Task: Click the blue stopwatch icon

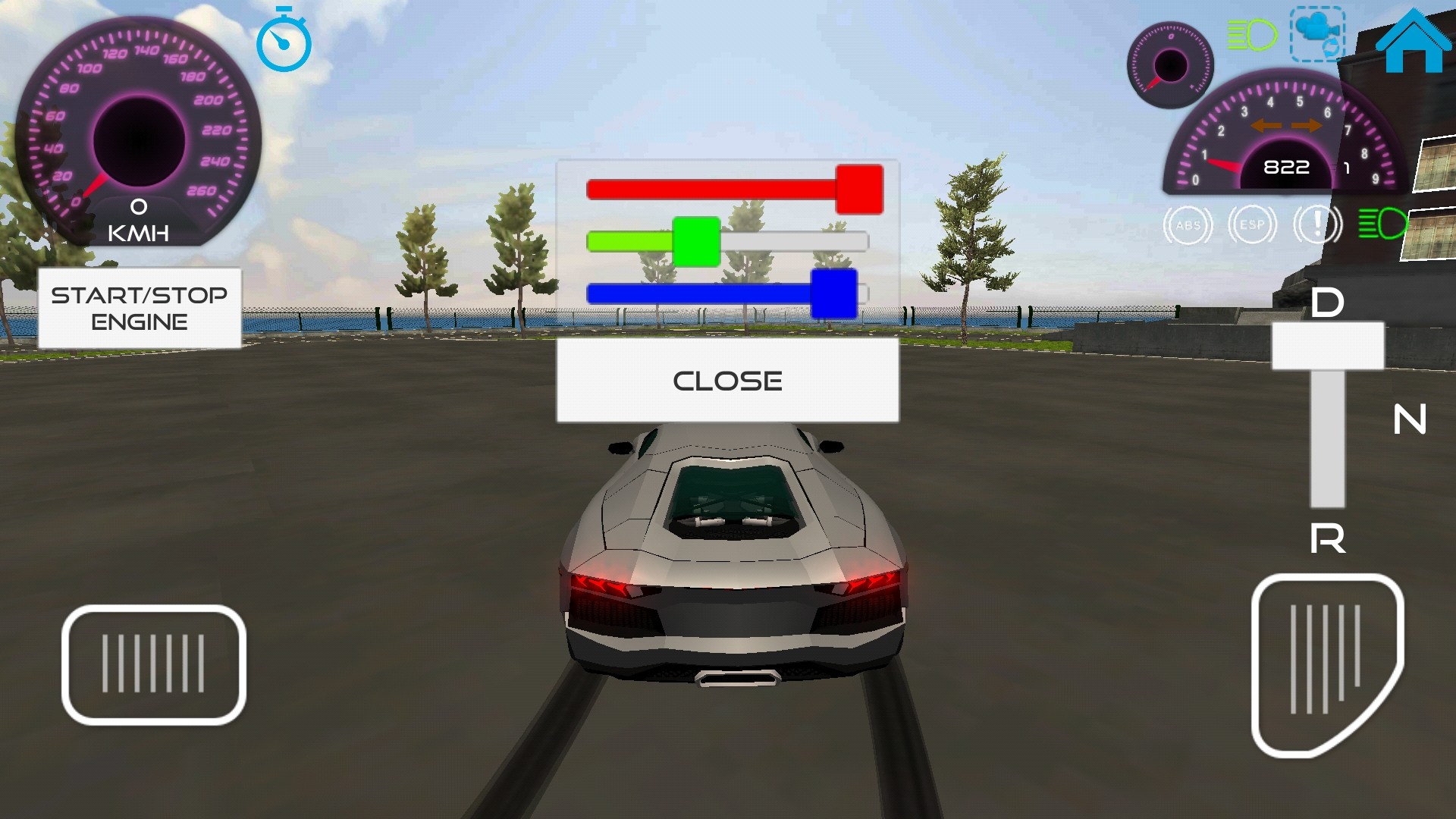Action: (x=284, y=41)
